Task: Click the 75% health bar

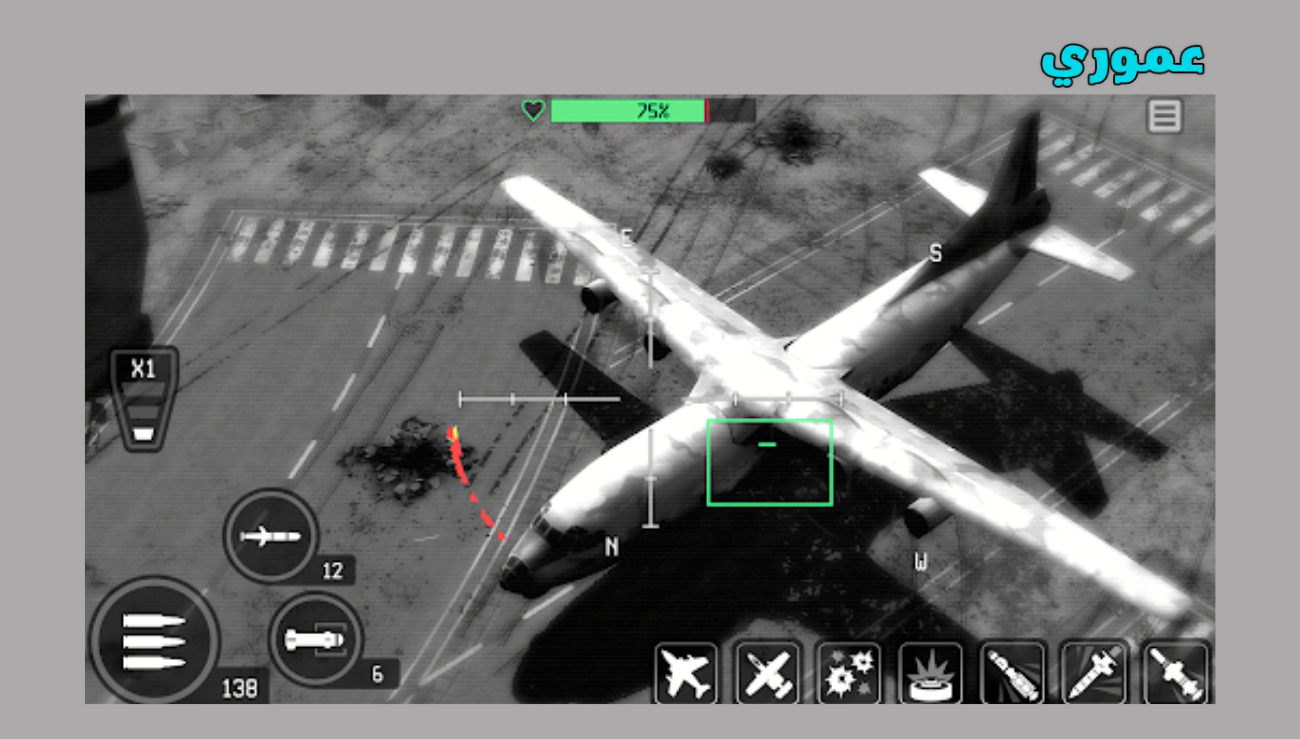Action: pos(630,110)
